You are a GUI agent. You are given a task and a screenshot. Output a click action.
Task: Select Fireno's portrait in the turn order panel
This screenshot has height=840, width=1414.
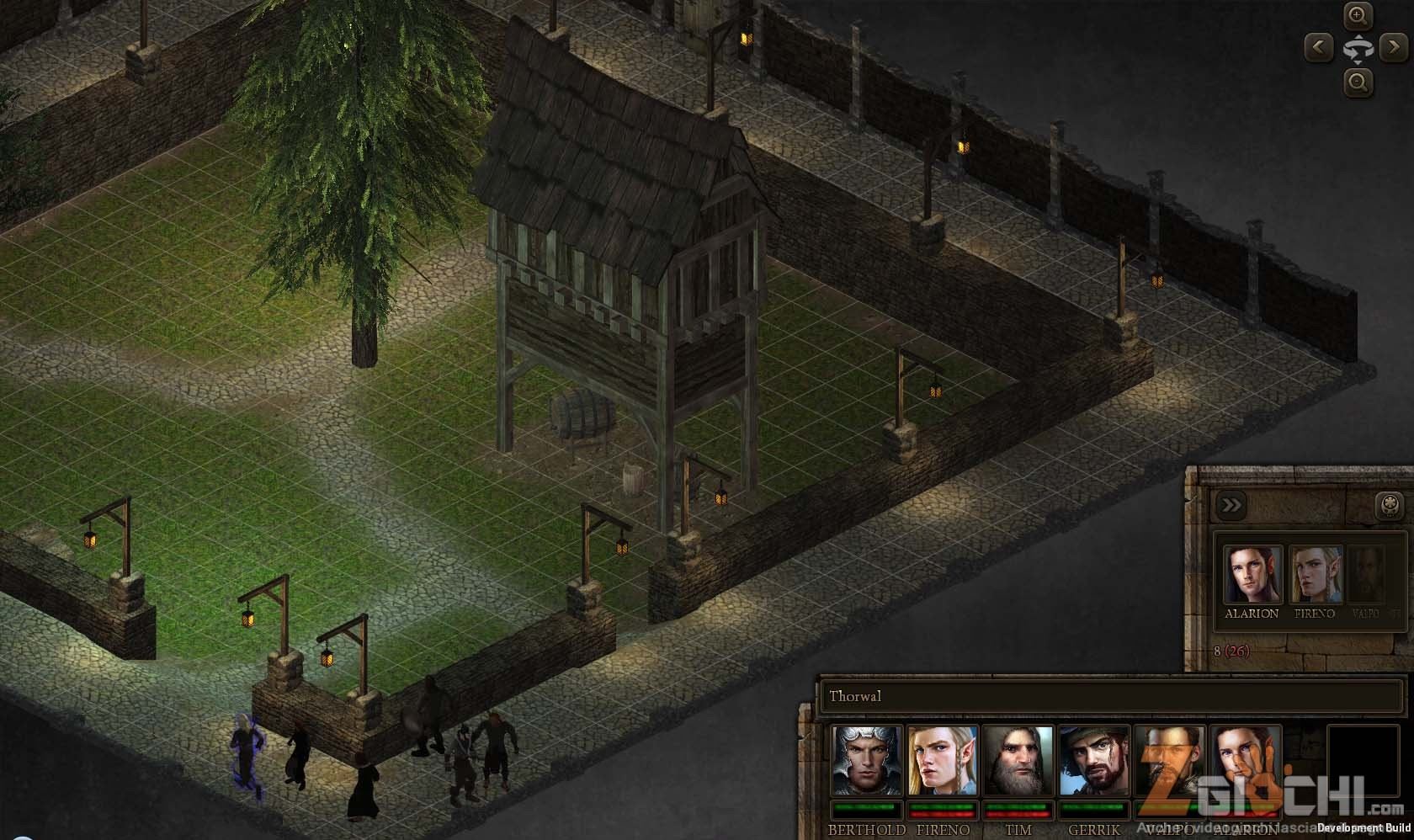tap(1315, 575)
